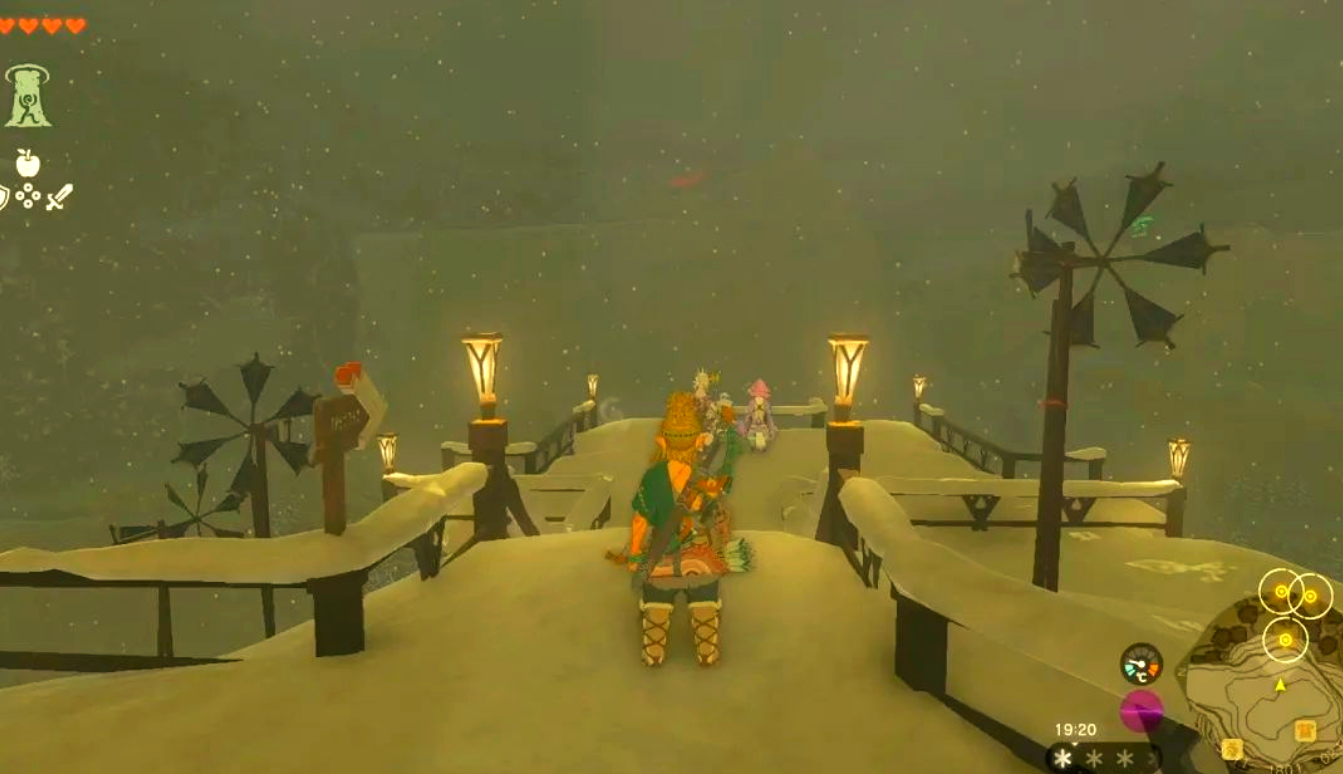Choose the shield quick-select icon
The height and width of the screenshot is (774, 1343).
[x=3, y=196]
